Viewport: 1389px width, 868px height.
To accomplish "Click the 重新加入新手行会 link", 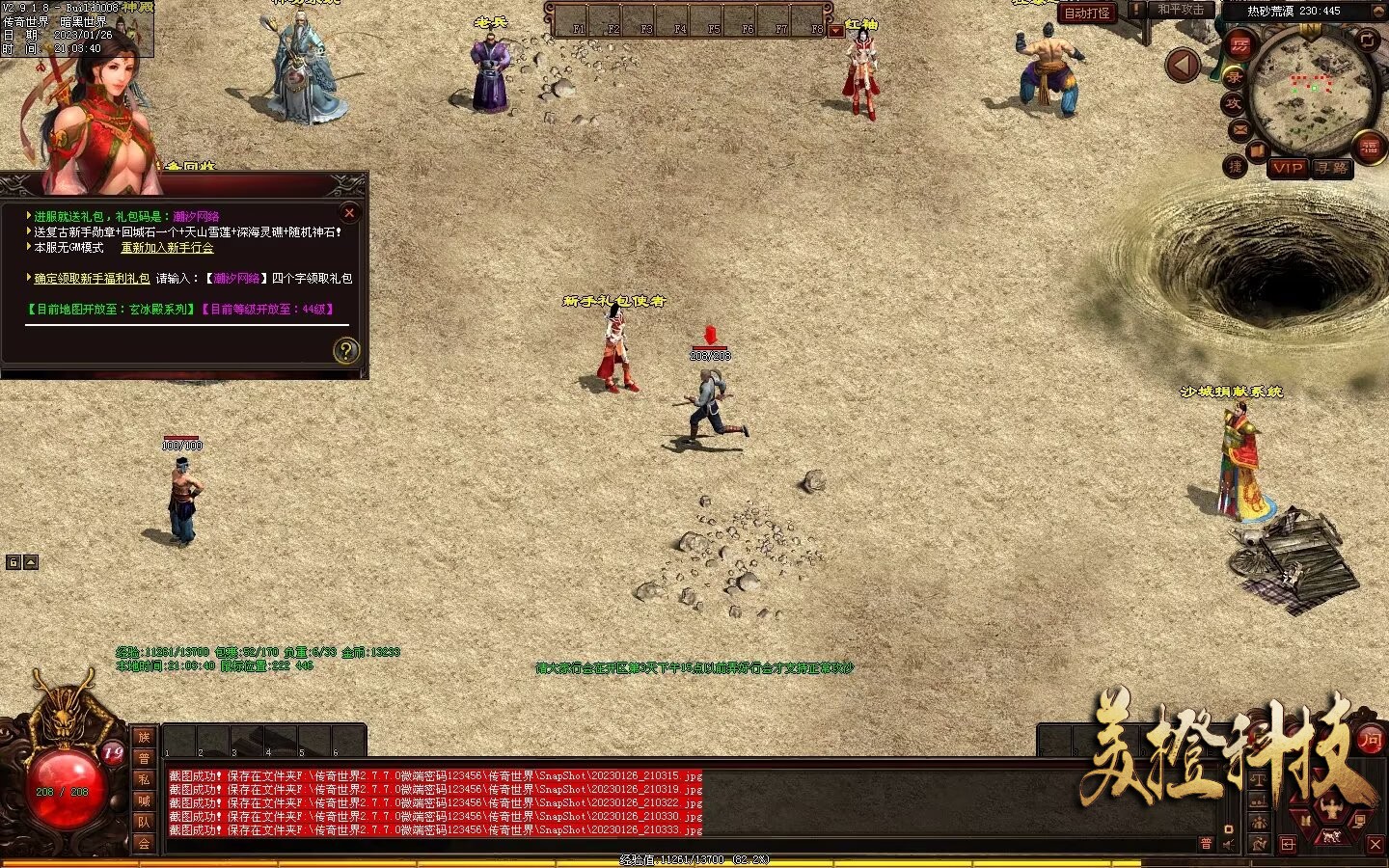I will click(167, 248).
